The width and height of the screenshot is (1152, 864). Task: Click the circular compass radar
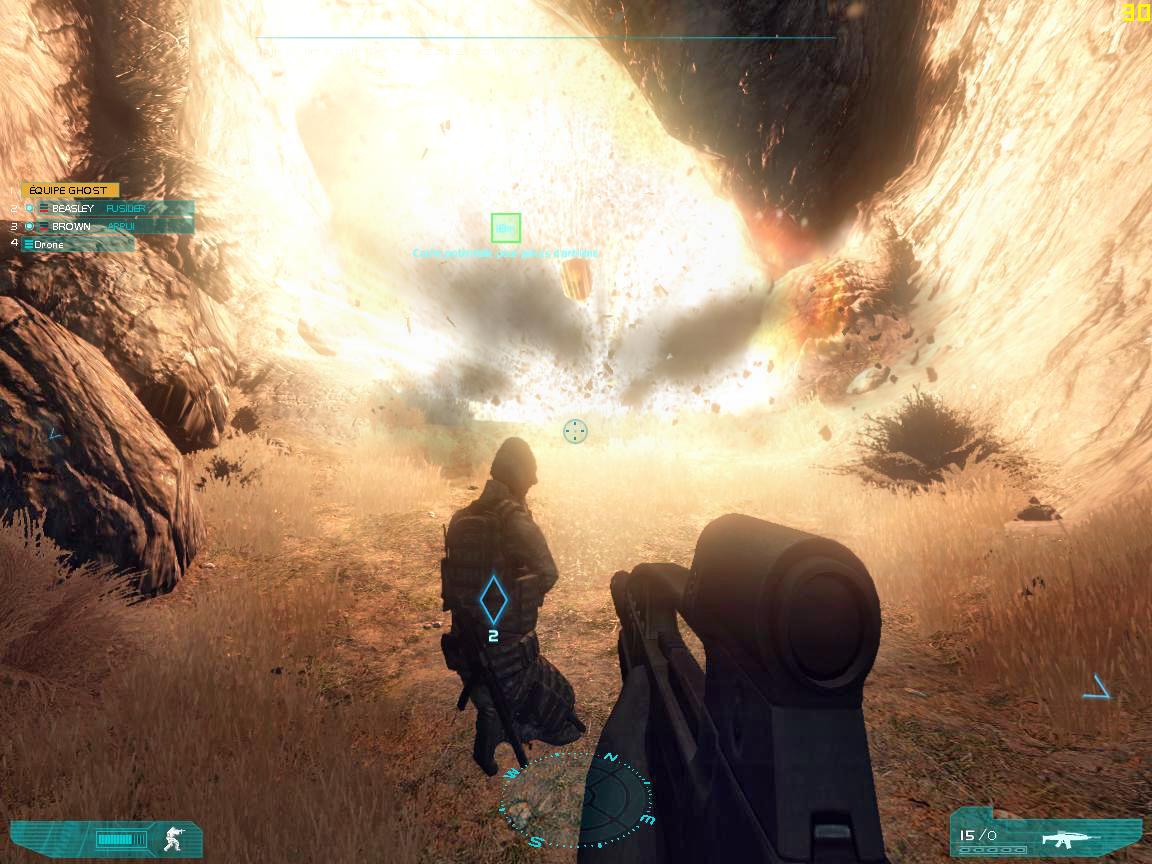tap(578, 800)
